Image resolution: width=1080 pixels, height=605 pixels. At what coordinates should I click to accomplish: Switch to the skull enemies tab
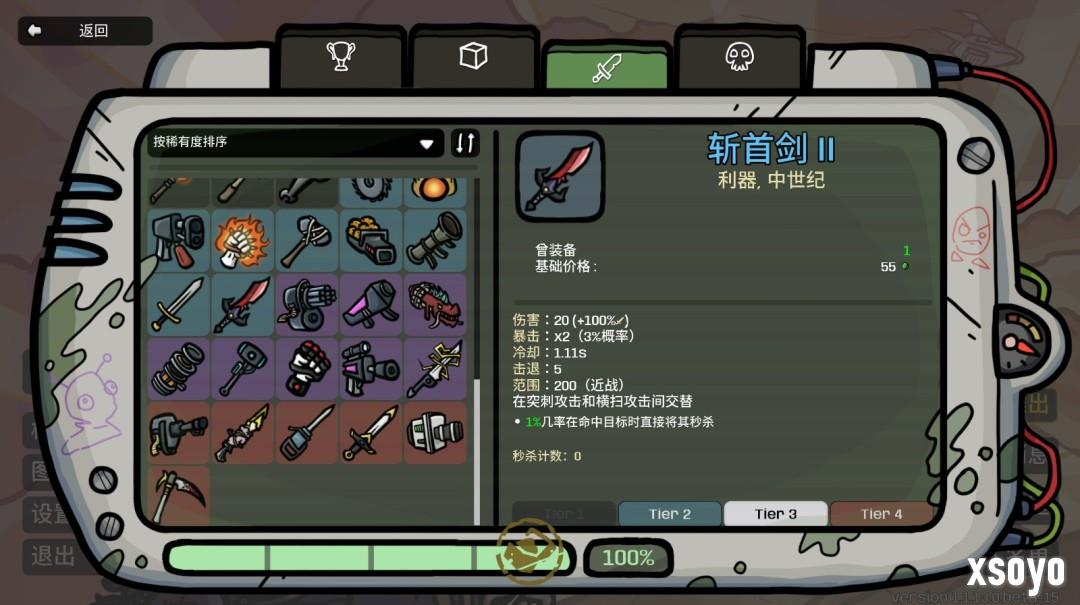click(x=739, y=56)
